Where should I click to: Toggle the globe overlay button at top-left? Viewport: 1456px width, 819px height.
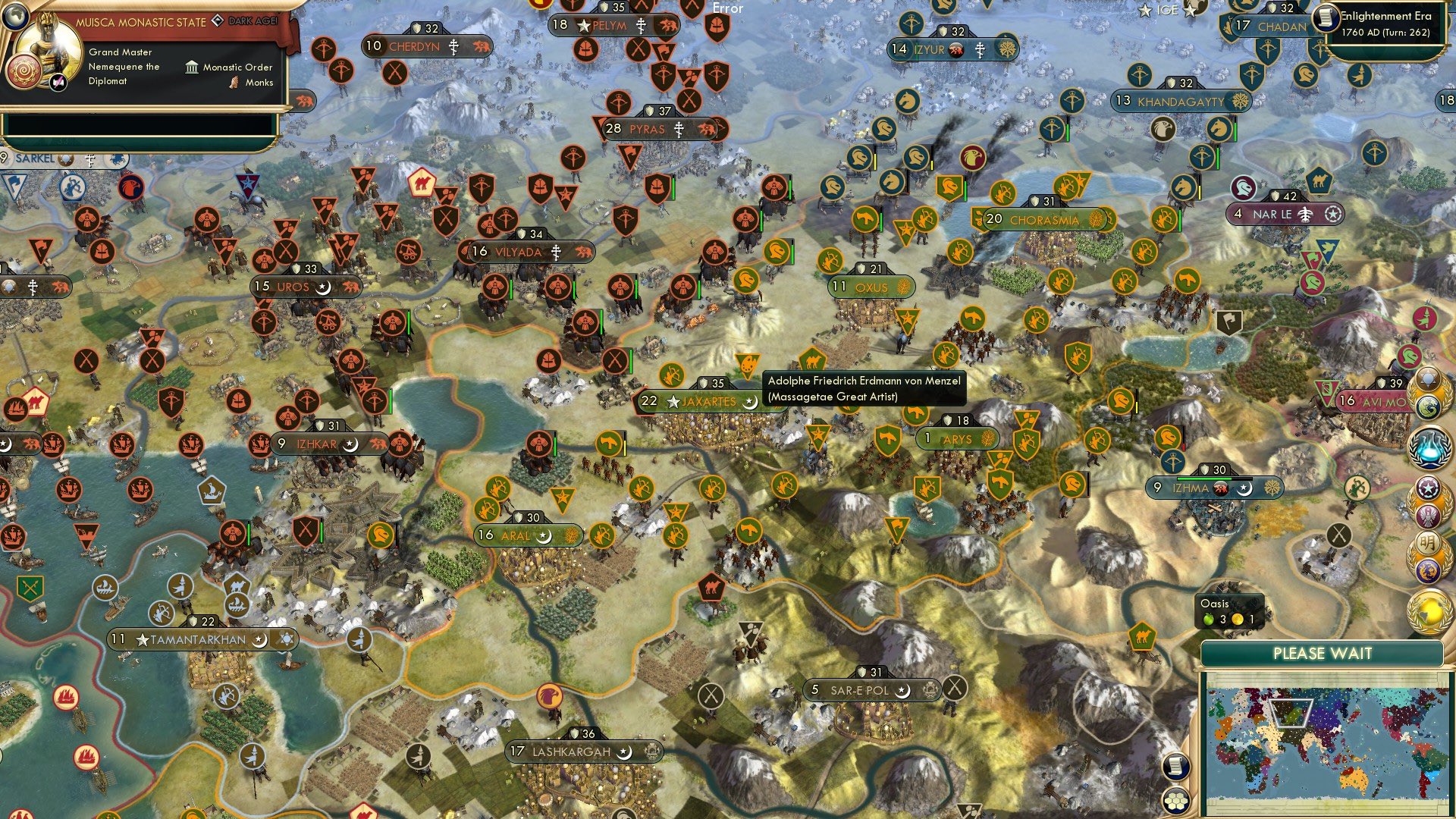15,17
